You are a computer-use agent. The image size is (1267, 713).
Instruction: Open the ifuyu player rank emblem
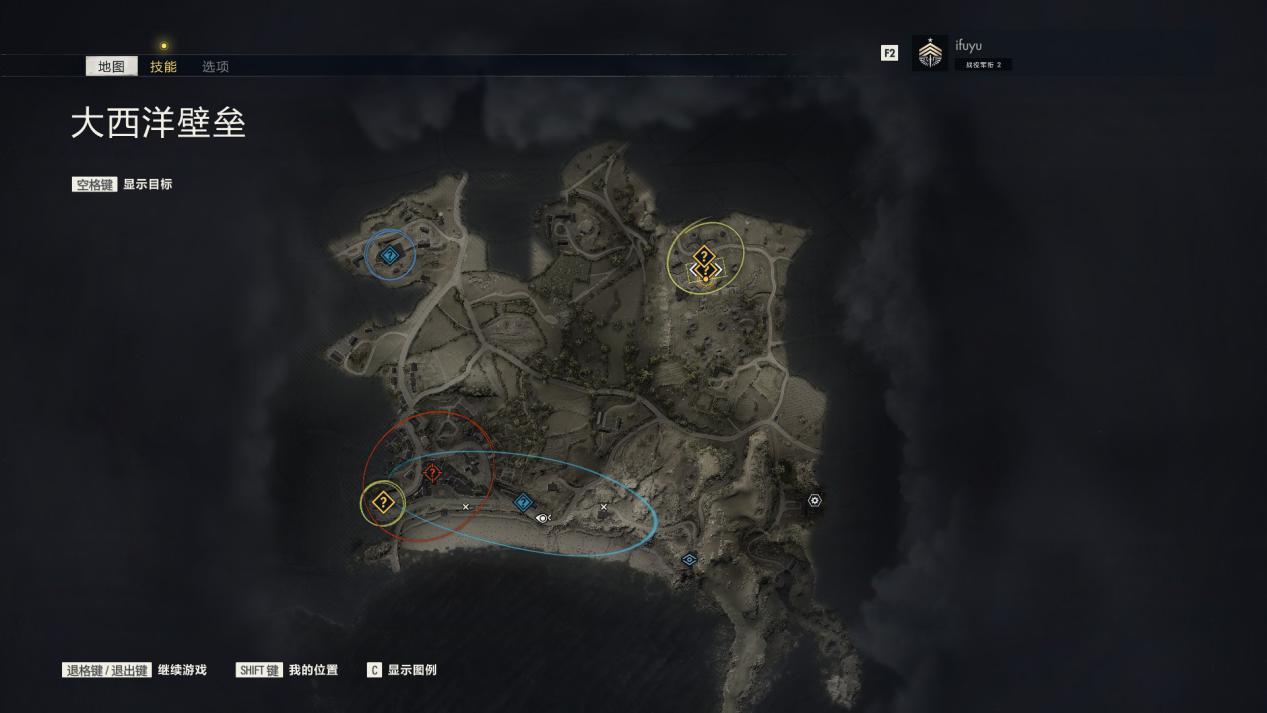coord(930,53)
